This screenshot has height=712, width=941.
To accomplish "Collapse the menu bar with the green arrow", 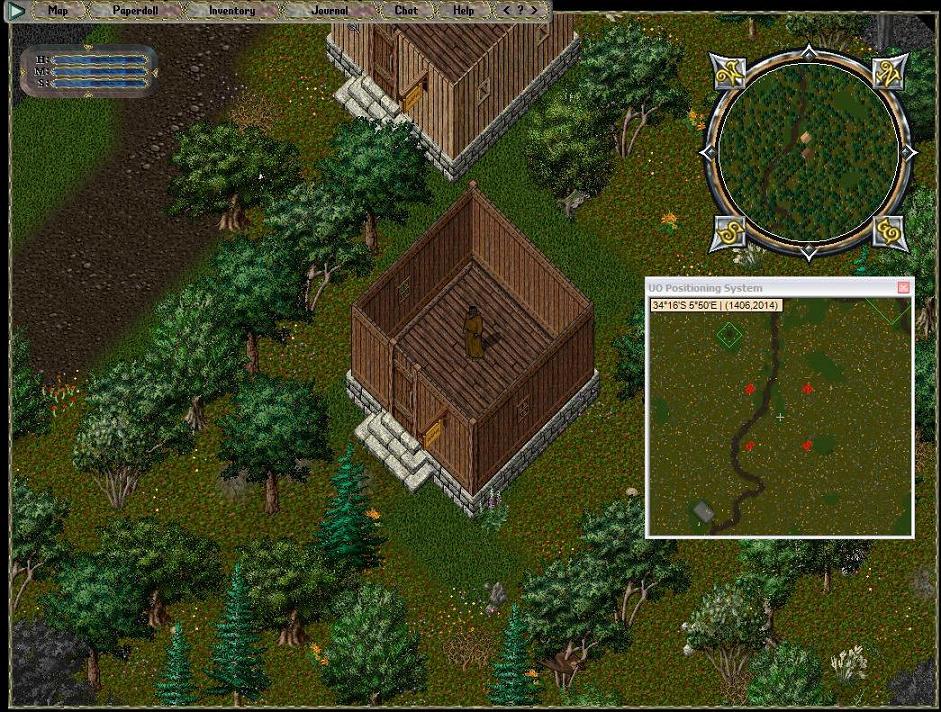I will [x=16, y=11].
